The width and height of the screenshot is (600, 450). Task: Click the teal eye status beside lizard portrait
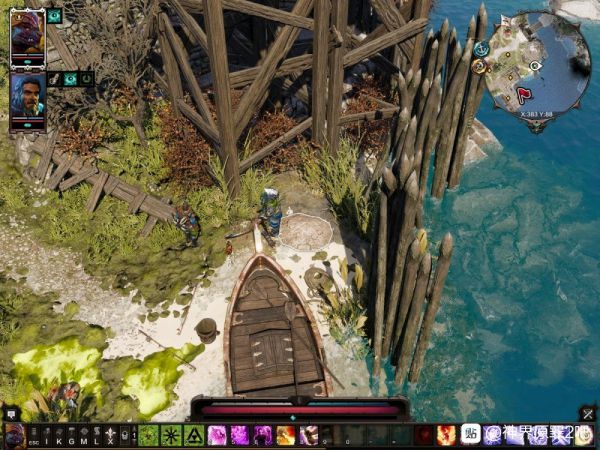pyautogui.click(x=54, y=16)
